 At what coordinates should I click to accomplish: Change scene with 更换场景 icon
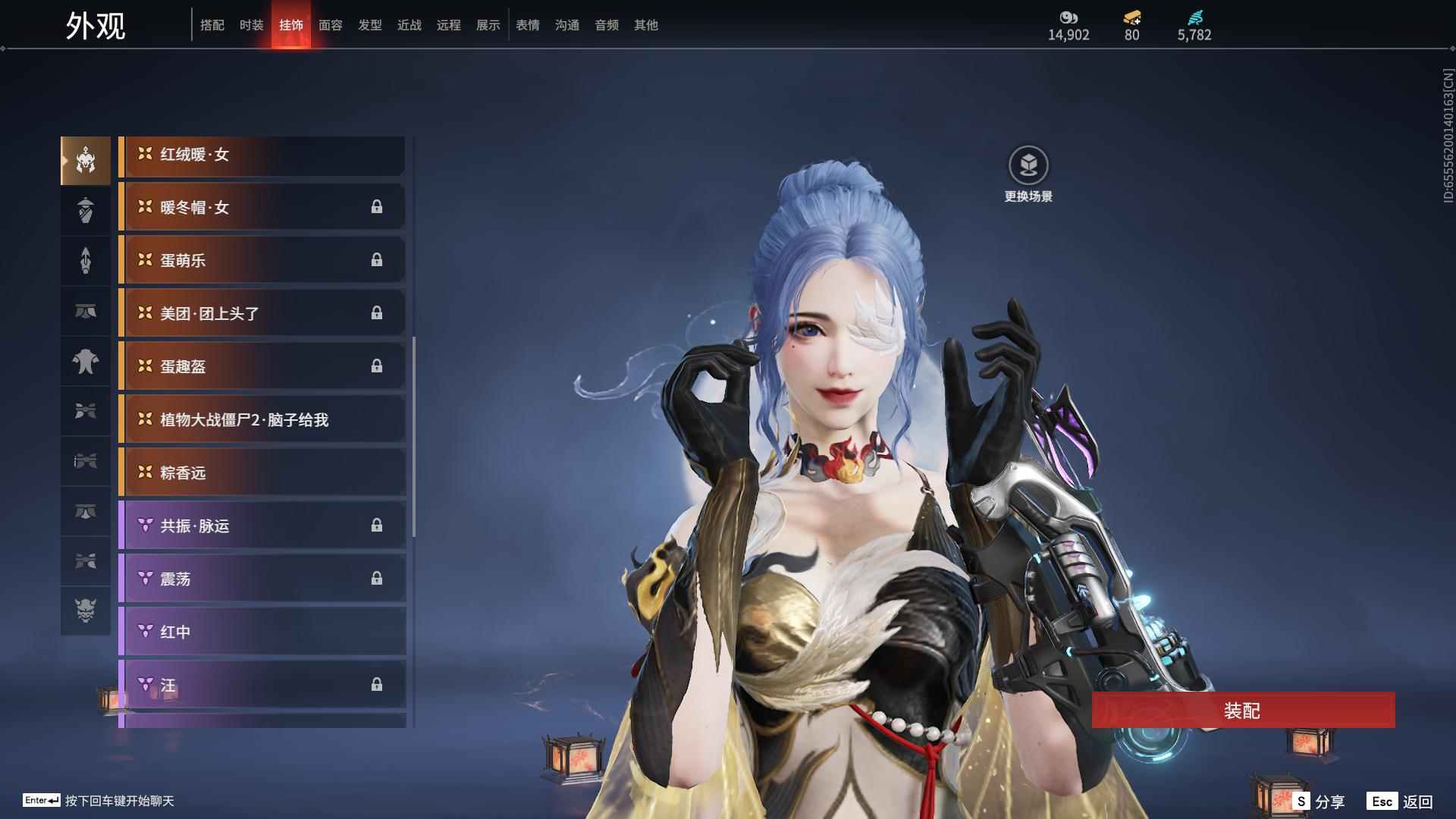coord(1028,165)
